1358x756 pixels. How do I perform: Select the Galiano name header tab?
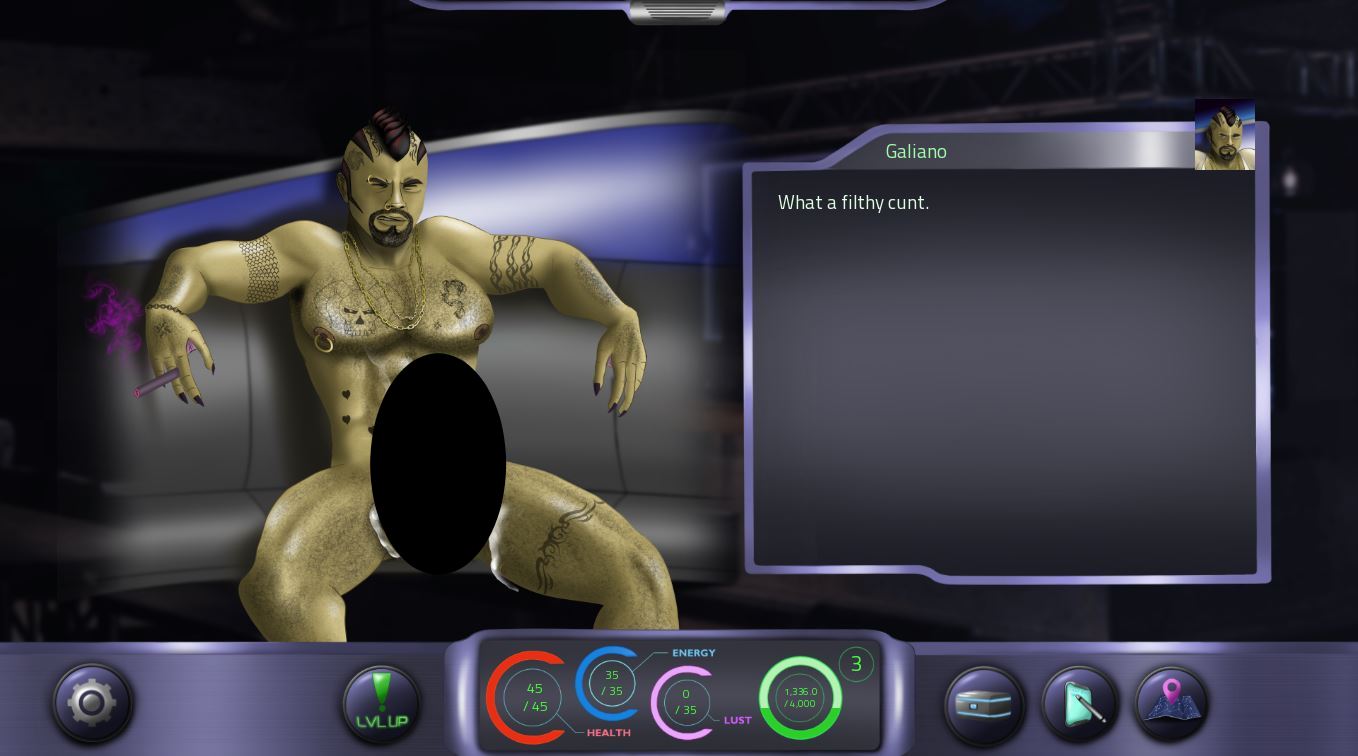pyautogui.click(x=916, y=151)
